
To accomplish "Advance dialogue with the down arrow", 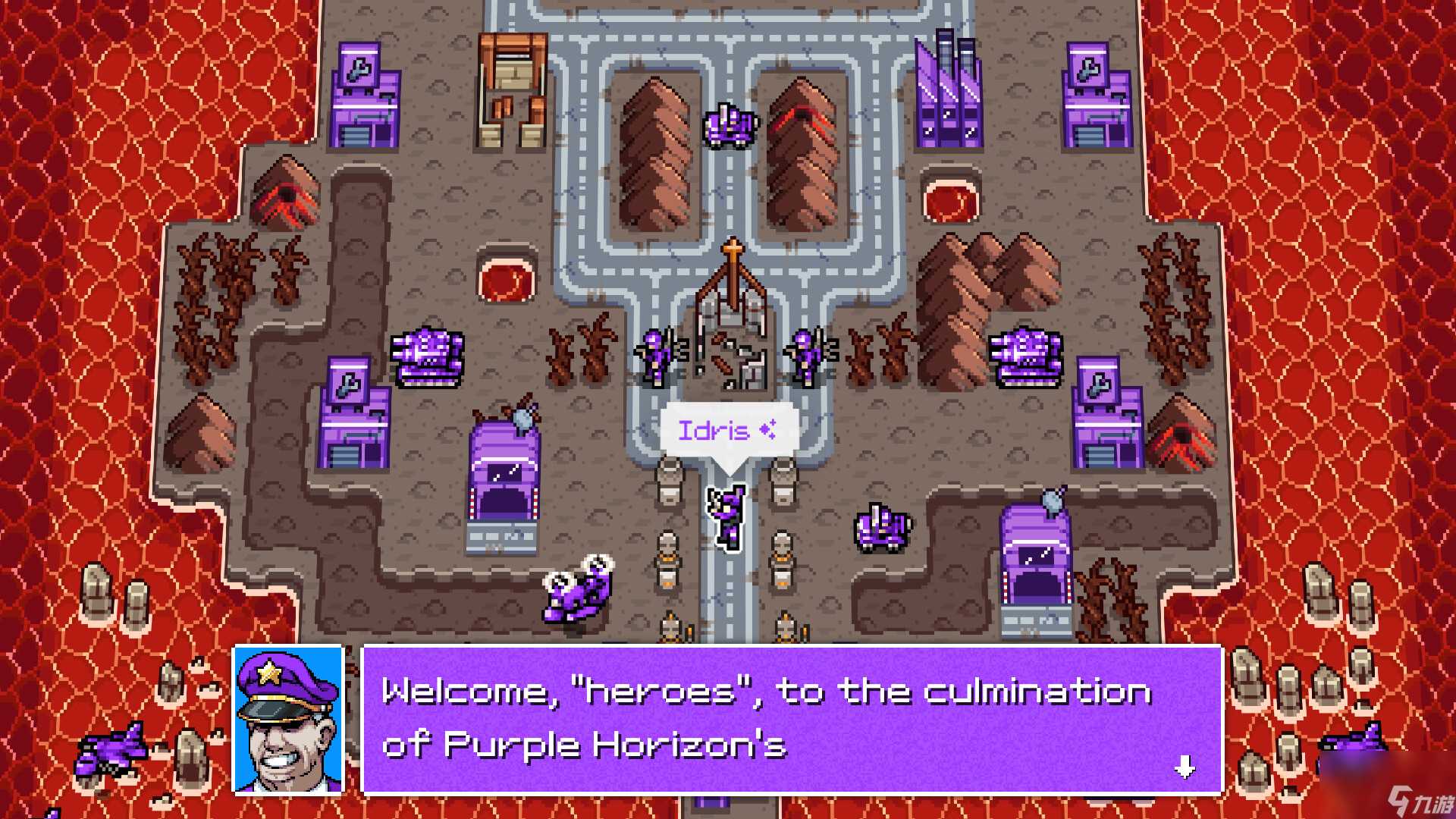I will coord(1185,767).
